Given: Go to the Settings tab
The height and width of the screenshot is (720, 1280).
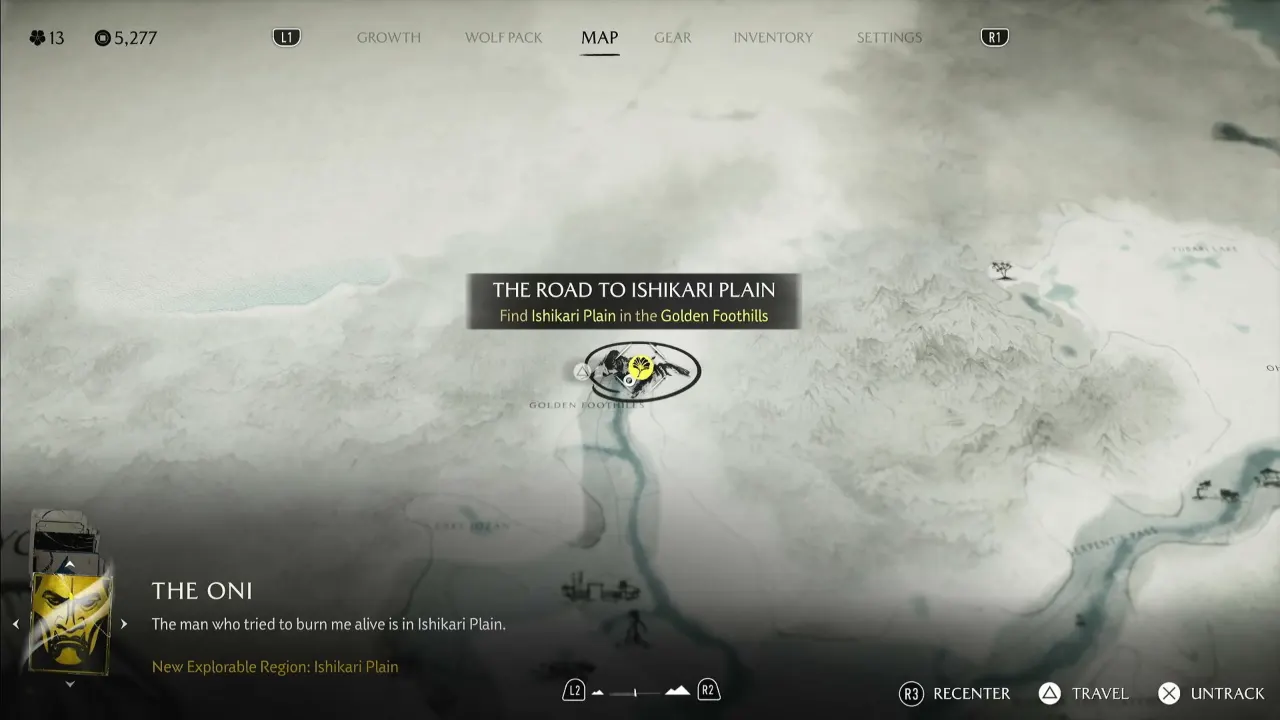Looking at the screenshot, I should point(889,38).
